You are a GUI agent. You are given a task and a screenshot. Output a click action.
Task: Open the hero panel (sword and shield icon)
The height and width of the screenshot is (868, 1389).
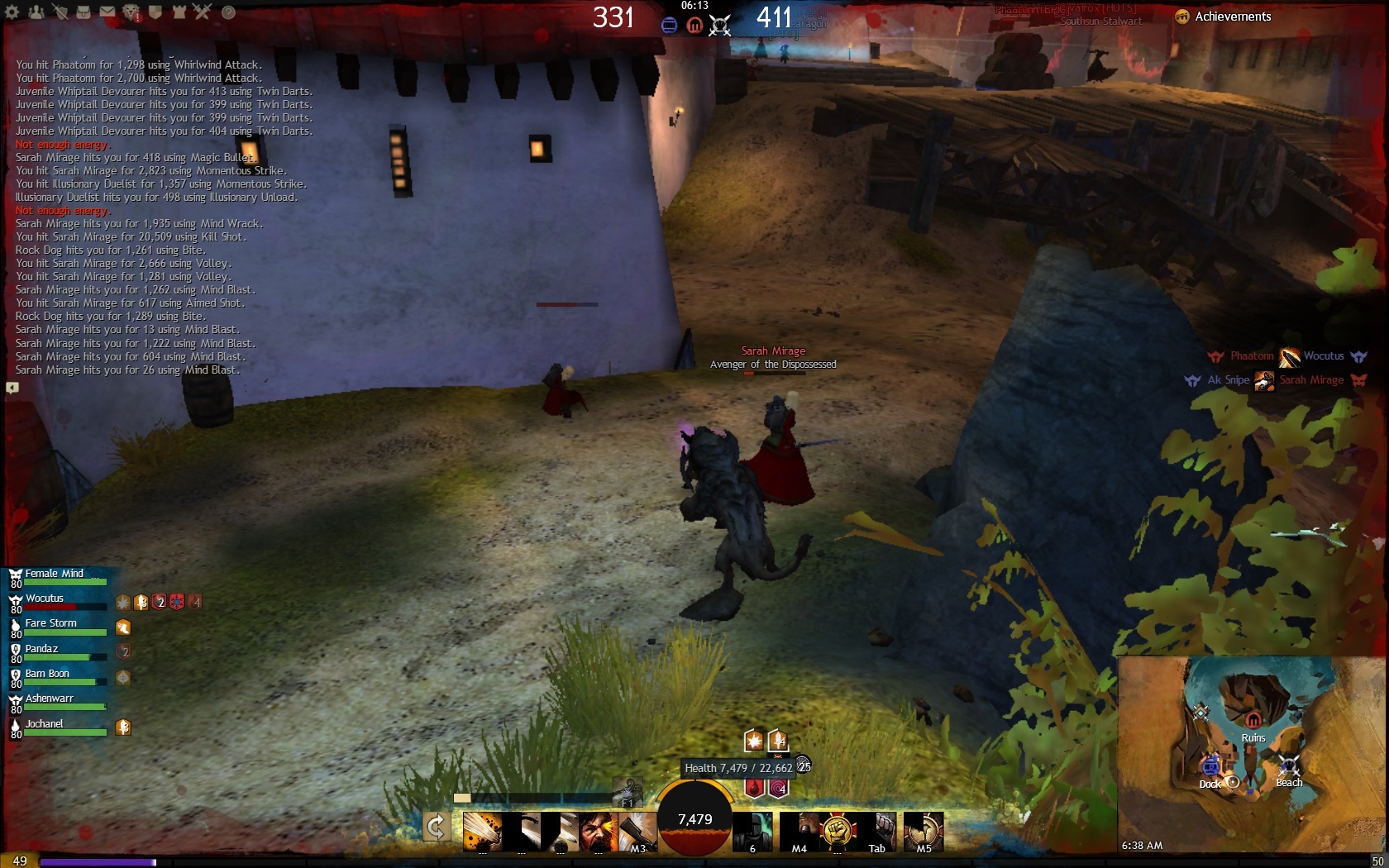coord(60,12)
